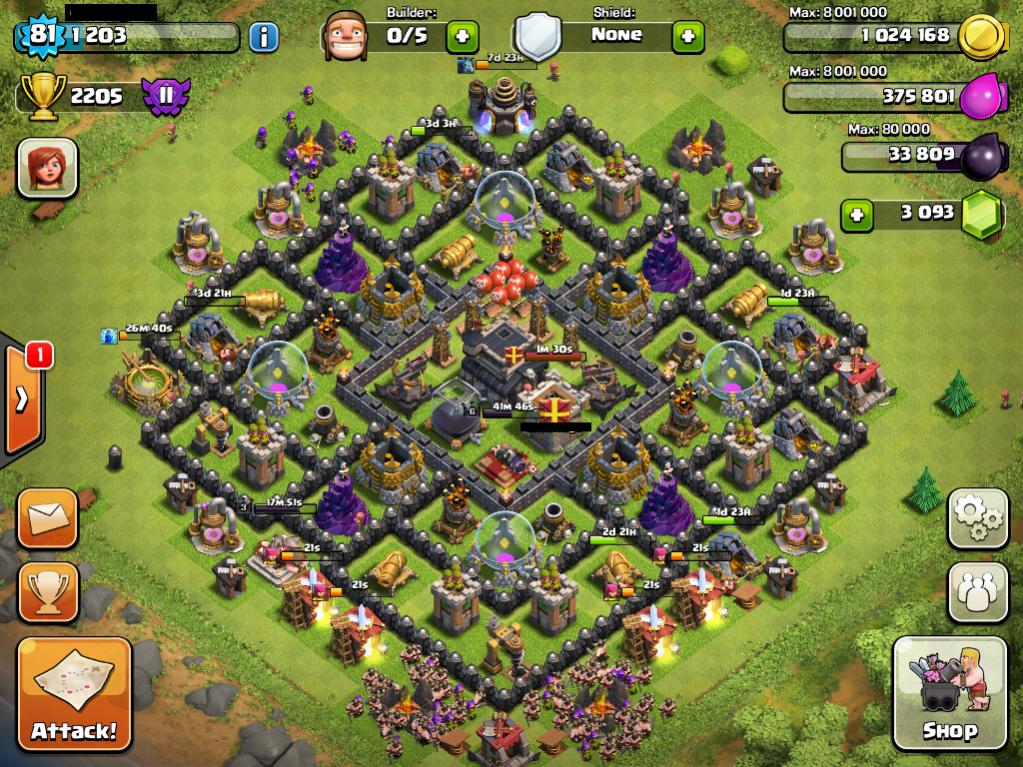
Task: Open the messages envelope button
Action: click(x=47, y=518)
